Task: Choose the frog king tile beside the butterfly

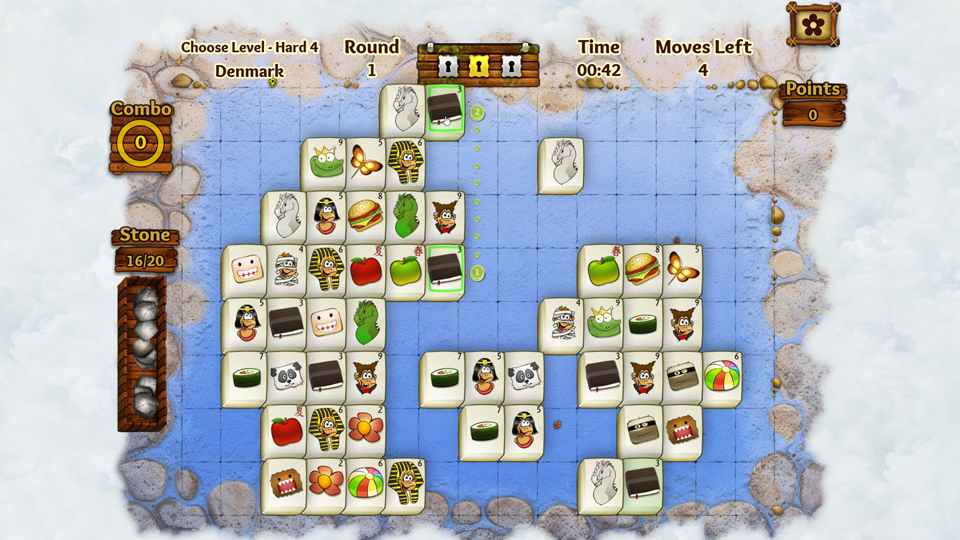Action: (x=326, y=164)
